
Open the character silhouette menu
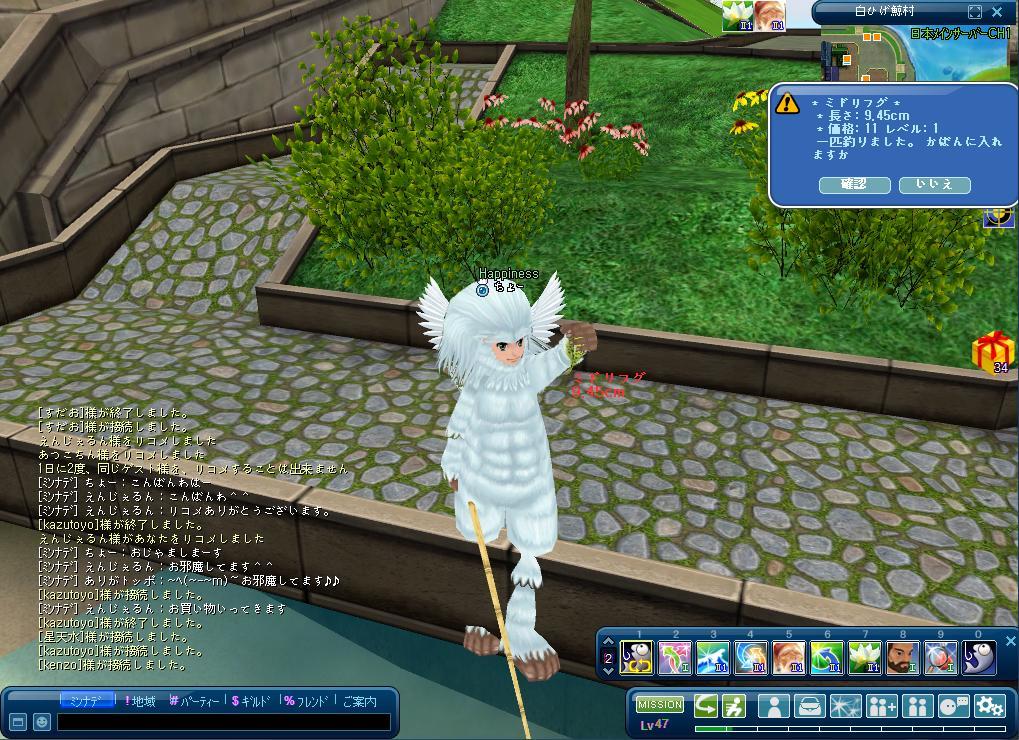pos(773,705)
